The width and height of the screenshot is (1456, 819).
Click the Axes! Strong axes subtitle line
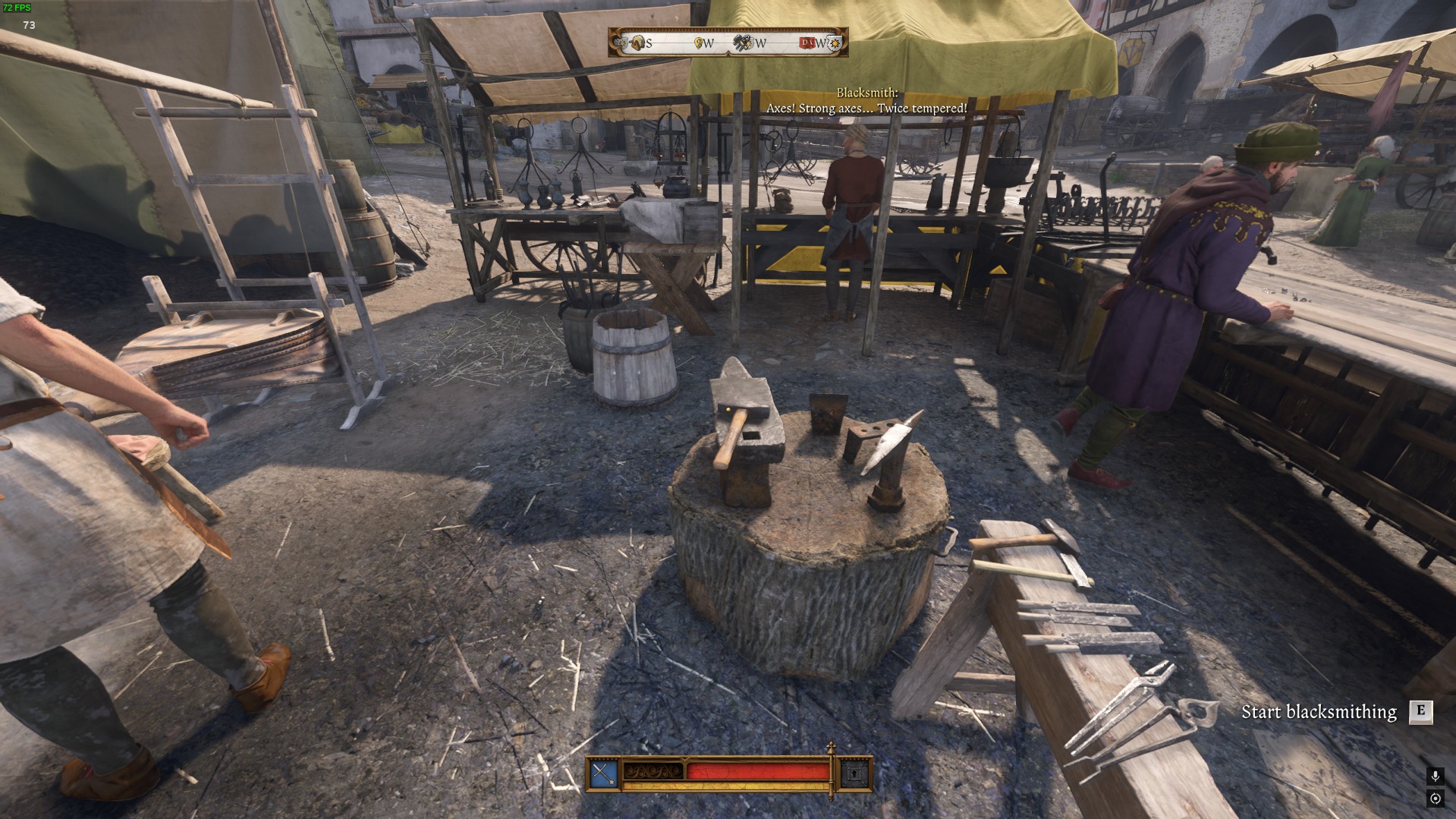point(866,109)
